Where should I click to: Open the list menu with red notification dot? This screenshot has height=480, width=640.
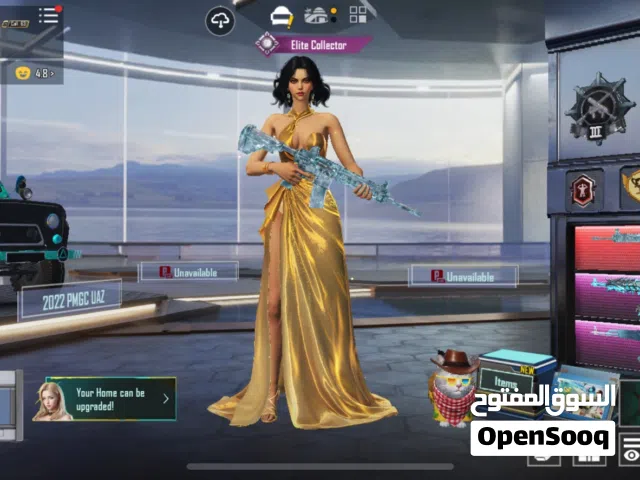[49, 15]
